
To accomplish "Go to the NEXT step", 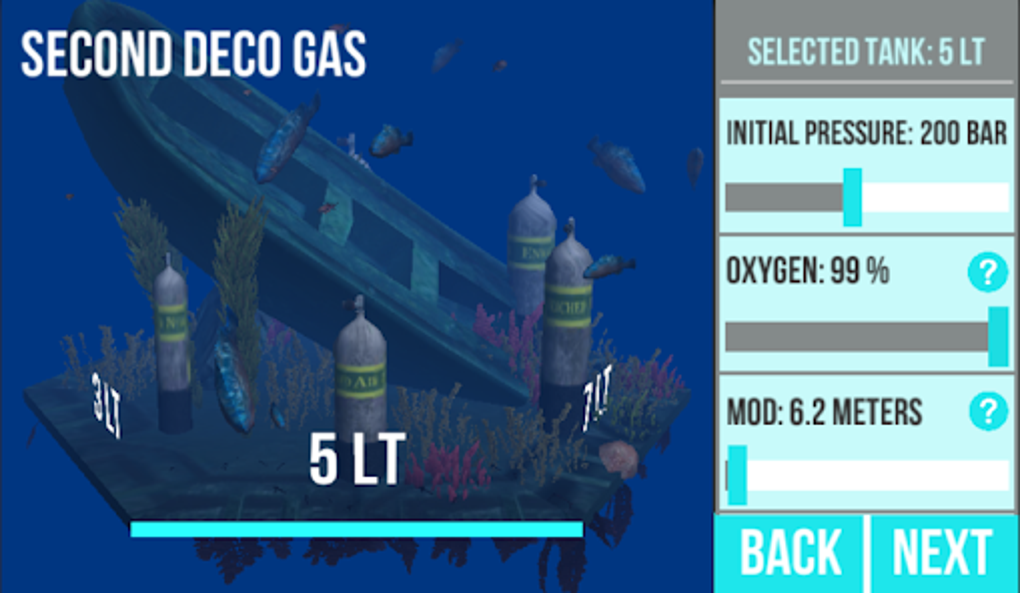I will point(942,553).
